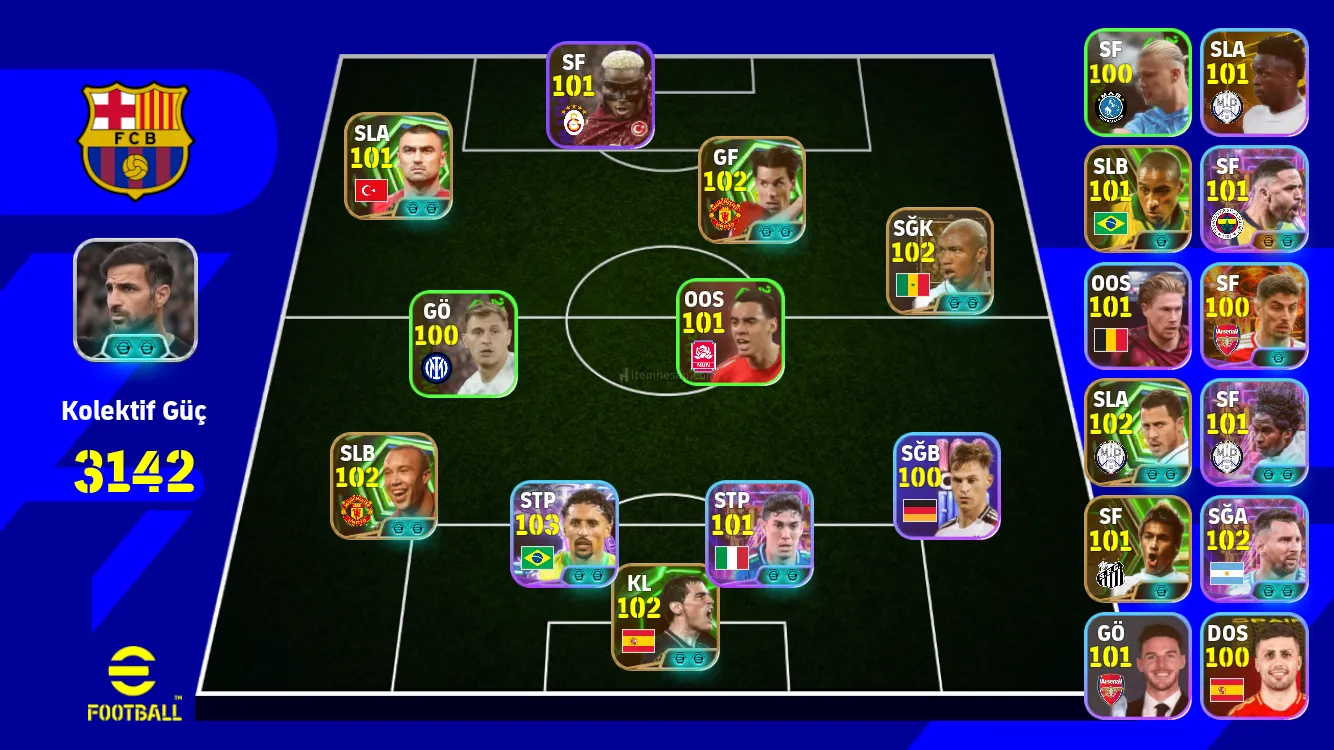Choose the OOS 101 card on the pitch
Image resolution: width=1334 pixels, height=750 pixels.
[730, 332]
